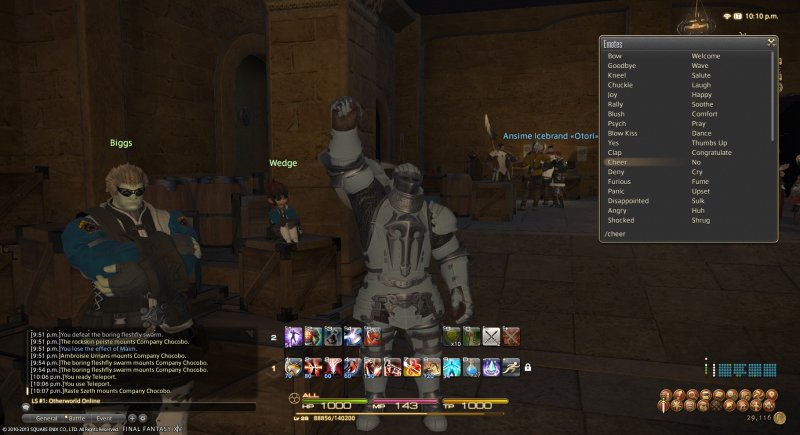Toggle the hotbar lock icon
This screenshot has width=800, height=435.
tap(527, 367)
